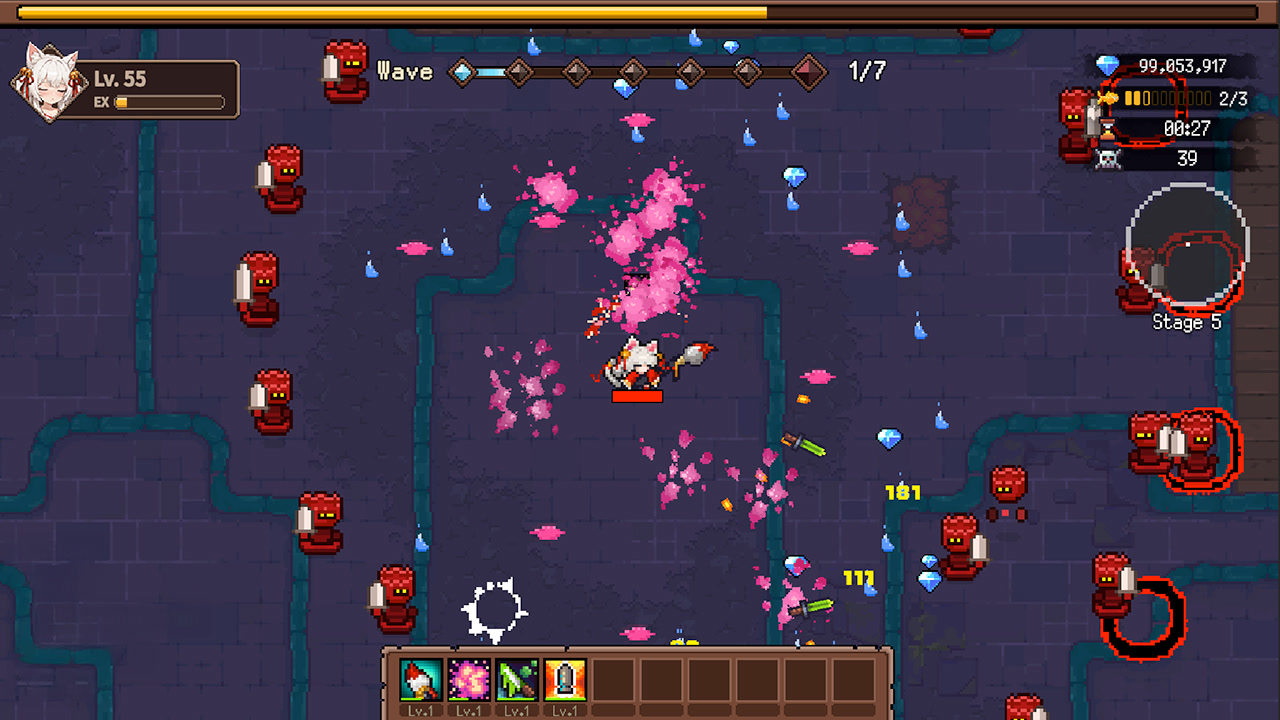Click the Stage 5 minimap label

[x=1187, y=323]
